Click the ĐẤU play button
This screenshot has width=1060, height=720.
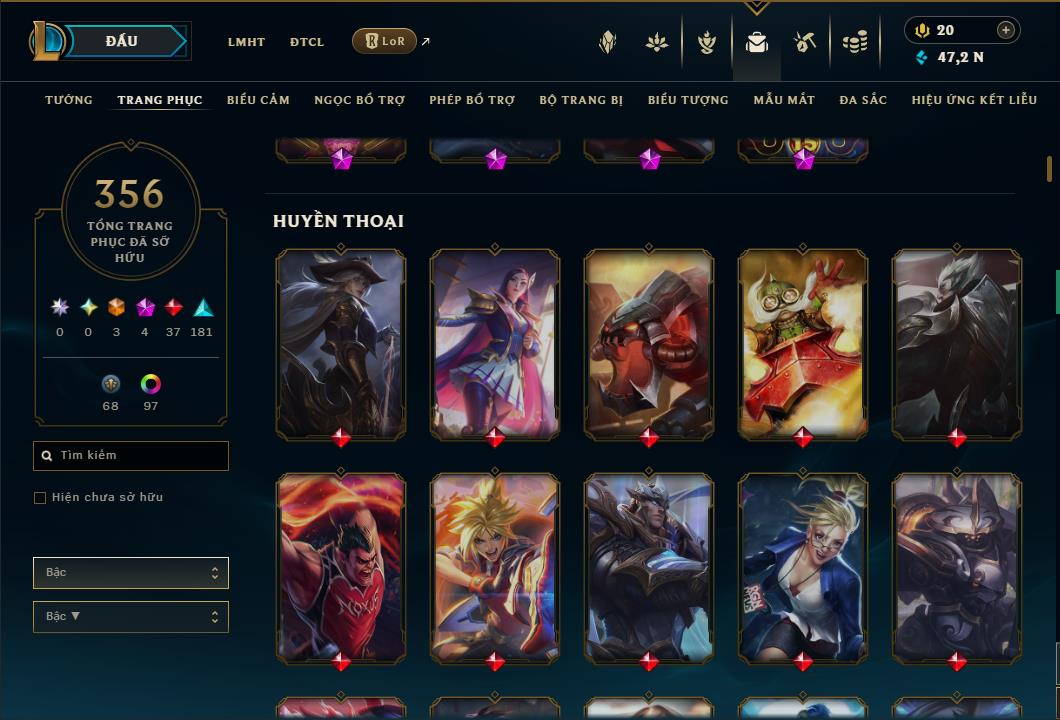pyautogui.click(x=121, y=41)
